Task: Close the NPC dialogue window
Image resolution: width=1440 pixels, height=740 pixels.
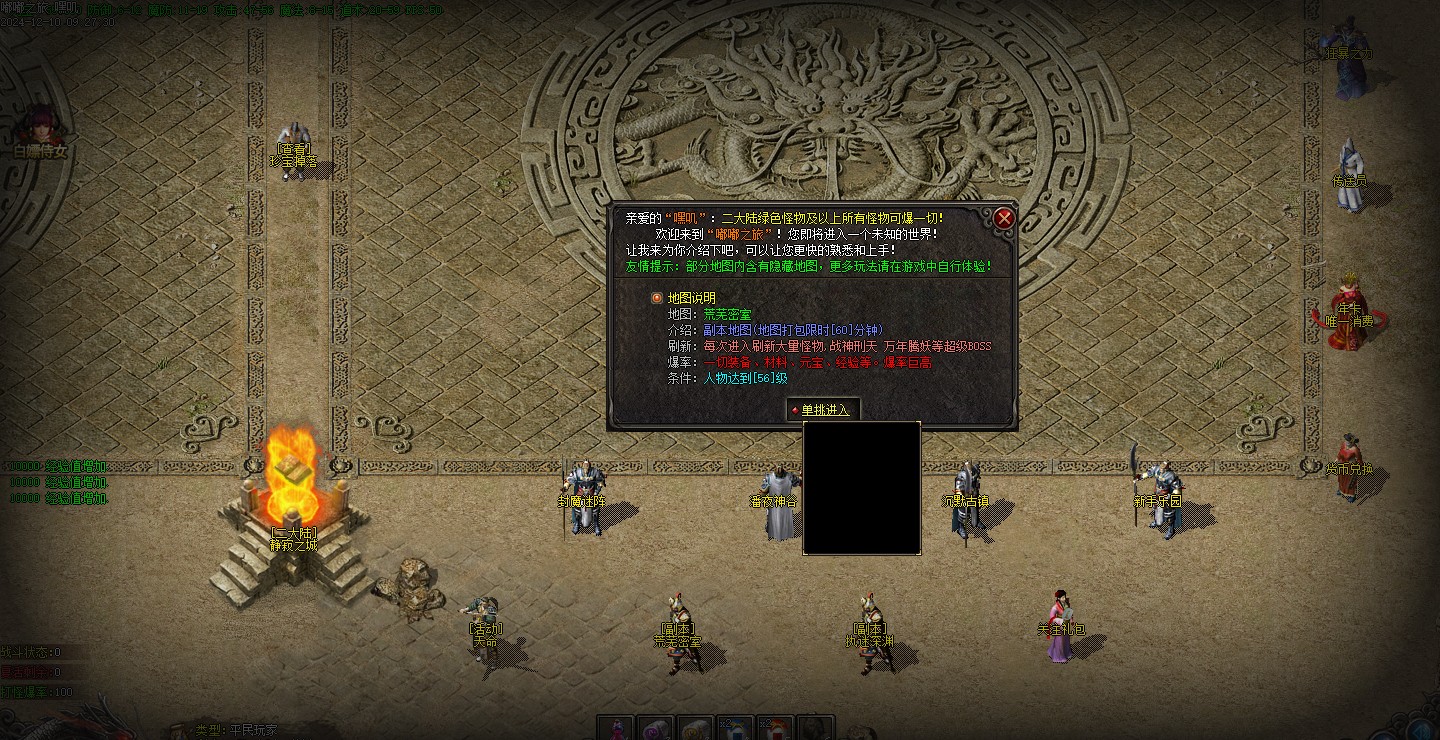Action: [x=1004, y=218]
